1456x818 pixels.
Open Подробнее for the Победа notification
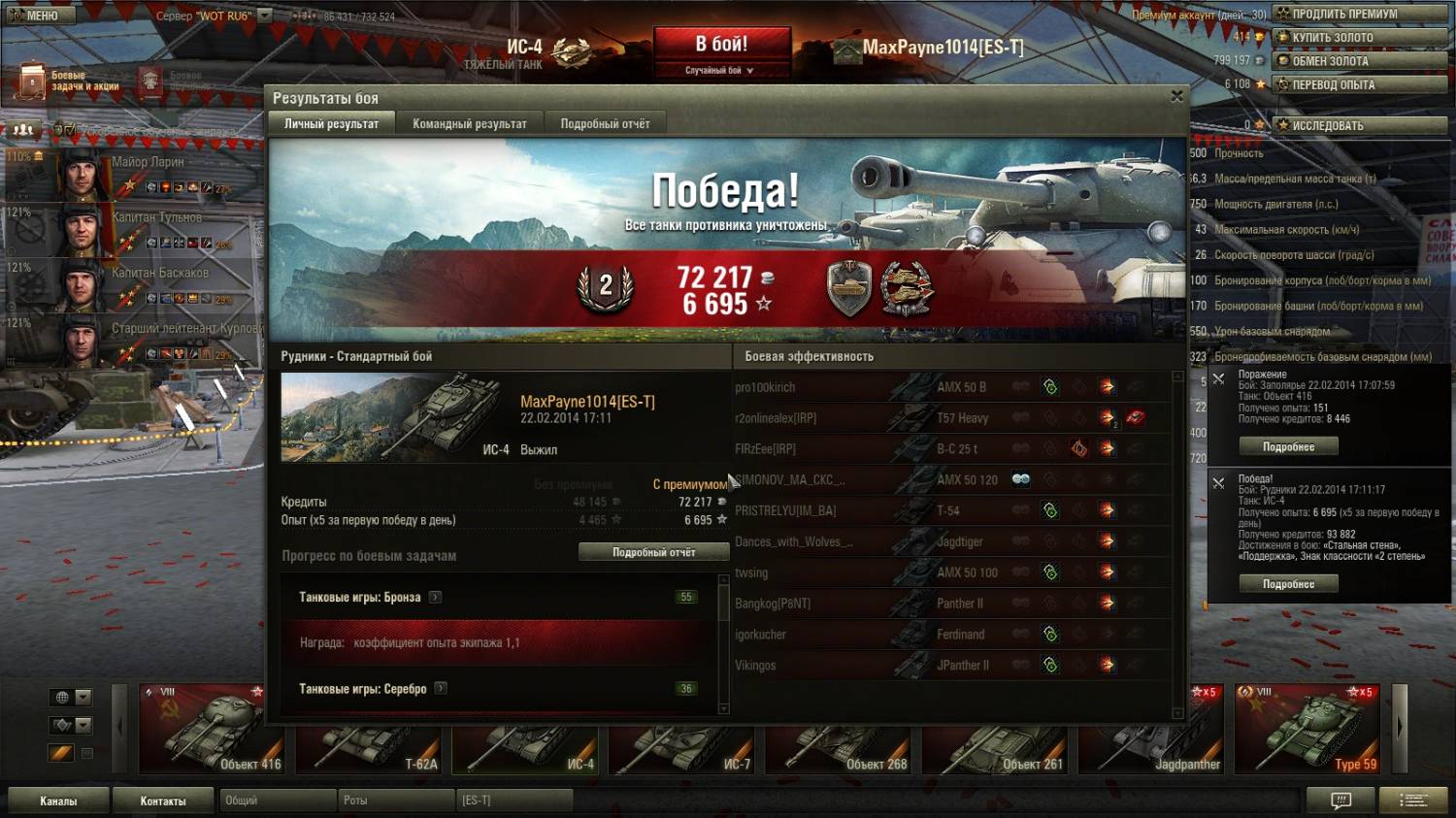tap(1288, 584)
